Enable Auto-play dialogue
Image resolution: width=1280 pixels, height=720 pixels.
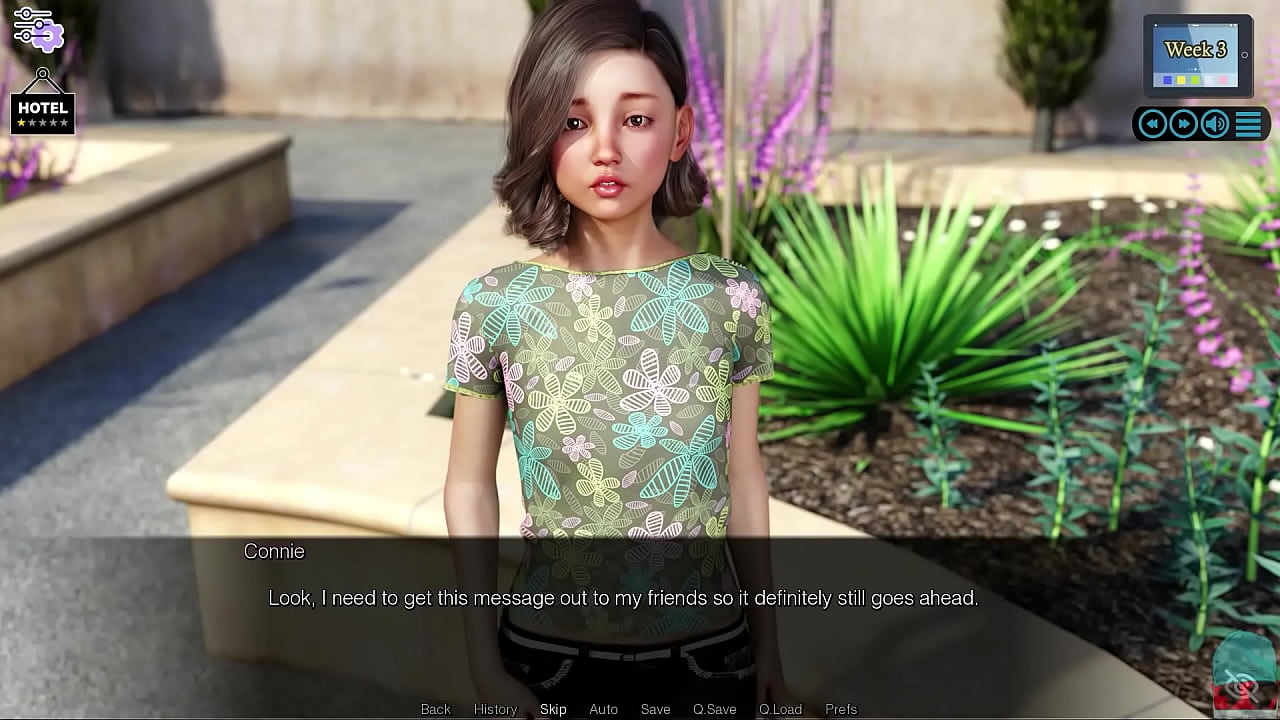(603, 708)
